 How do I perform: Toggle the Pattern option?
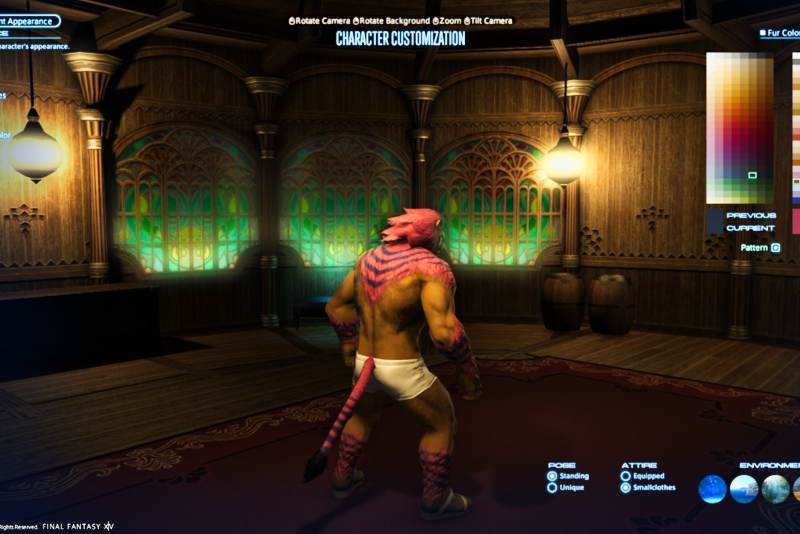pos(775,247)
